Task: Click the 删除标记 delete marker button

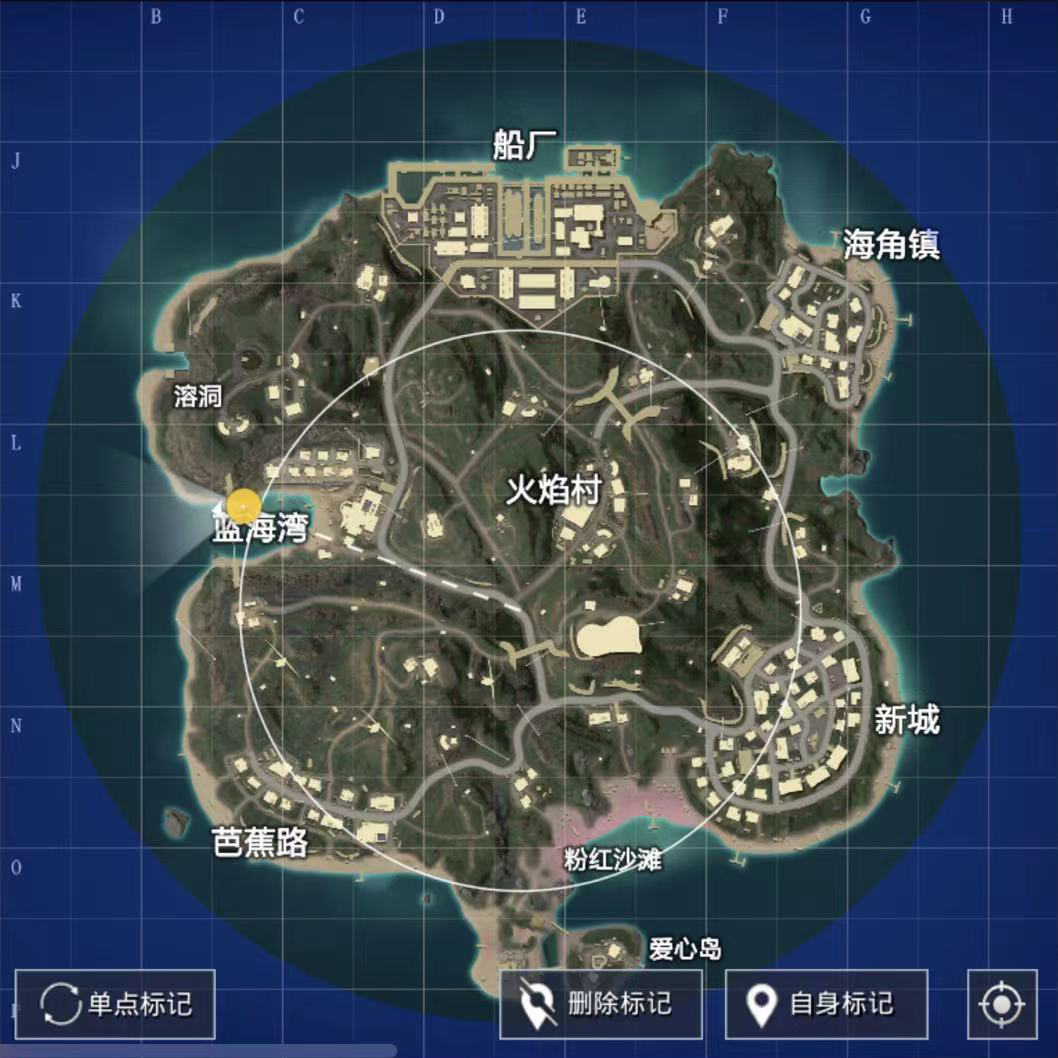Action: coord(601,1003)
